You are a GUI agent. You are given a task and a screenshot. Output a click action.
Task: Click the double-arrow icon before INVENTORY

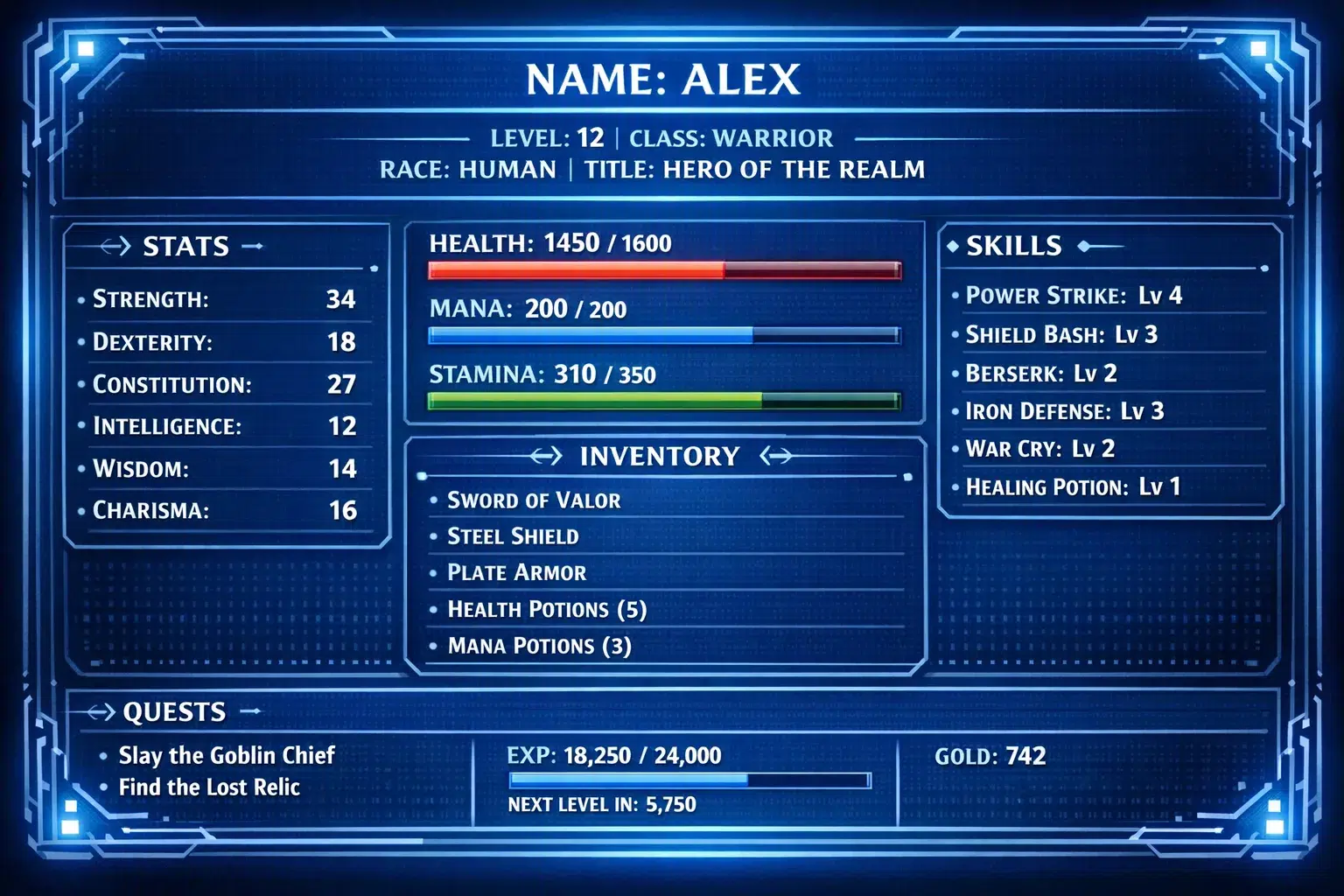coord(547,455)
